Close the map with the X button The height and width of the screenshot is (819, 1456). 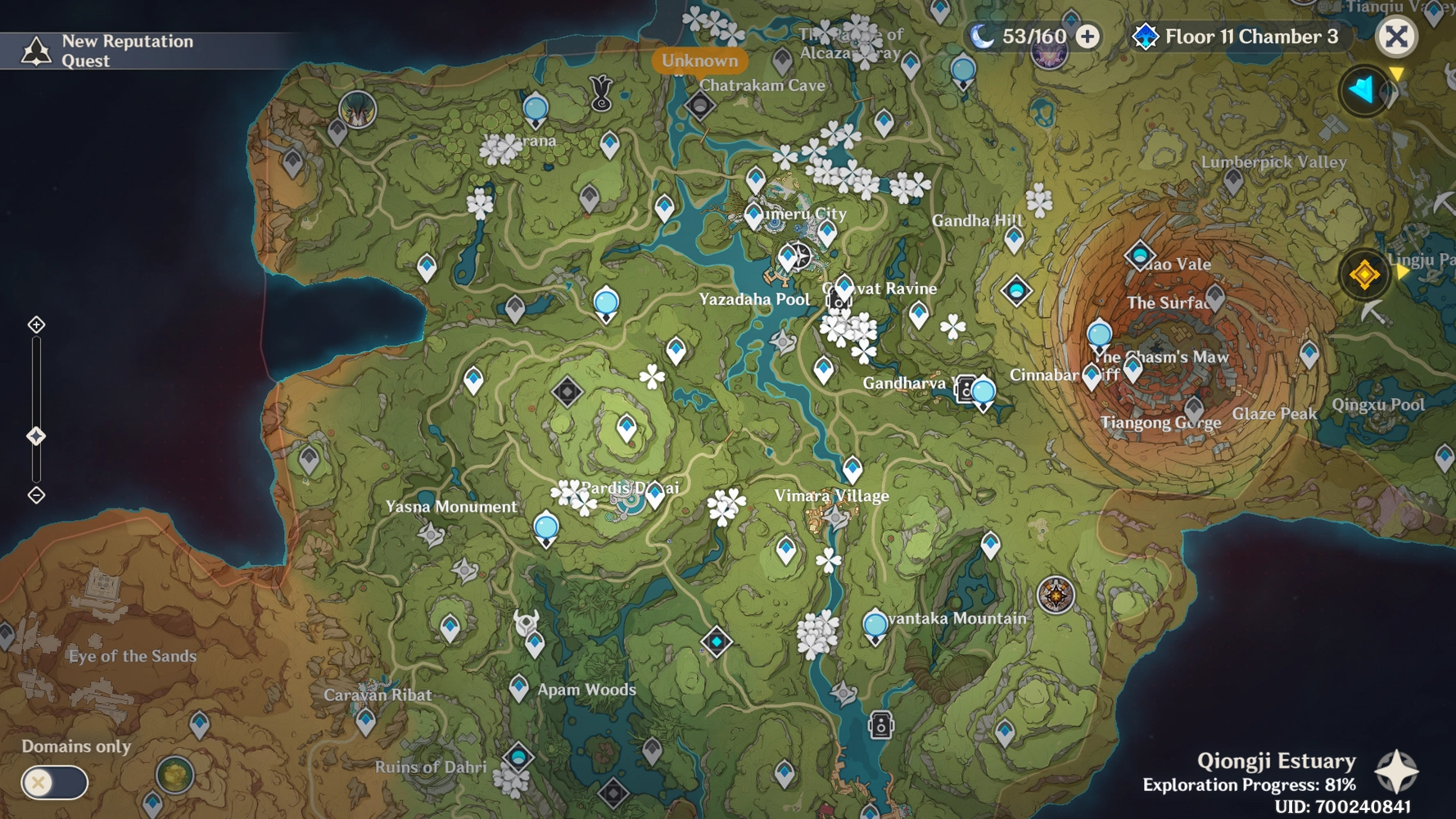[x=1397, y=35]
